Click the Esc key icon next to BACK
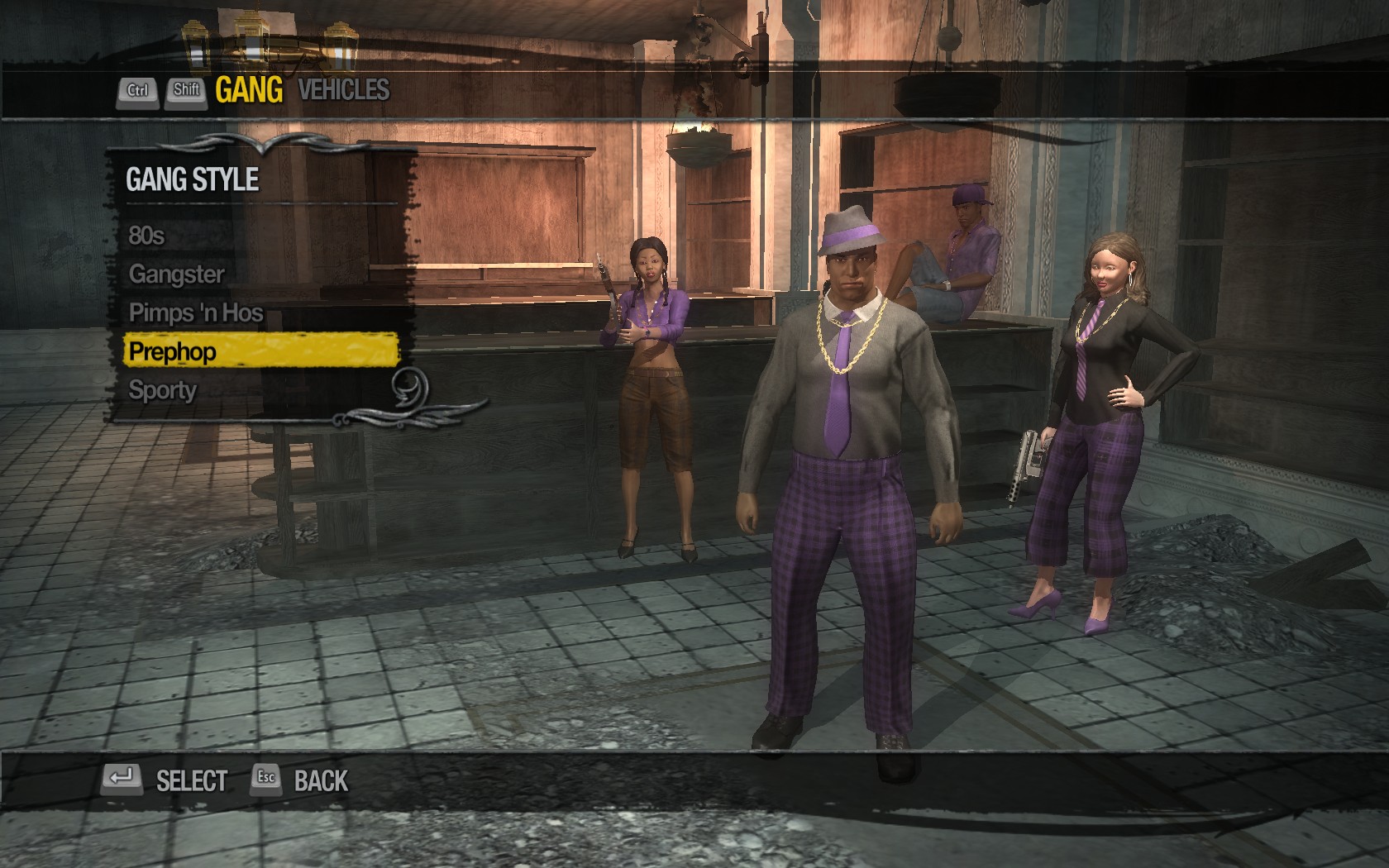 coord(265,778)
